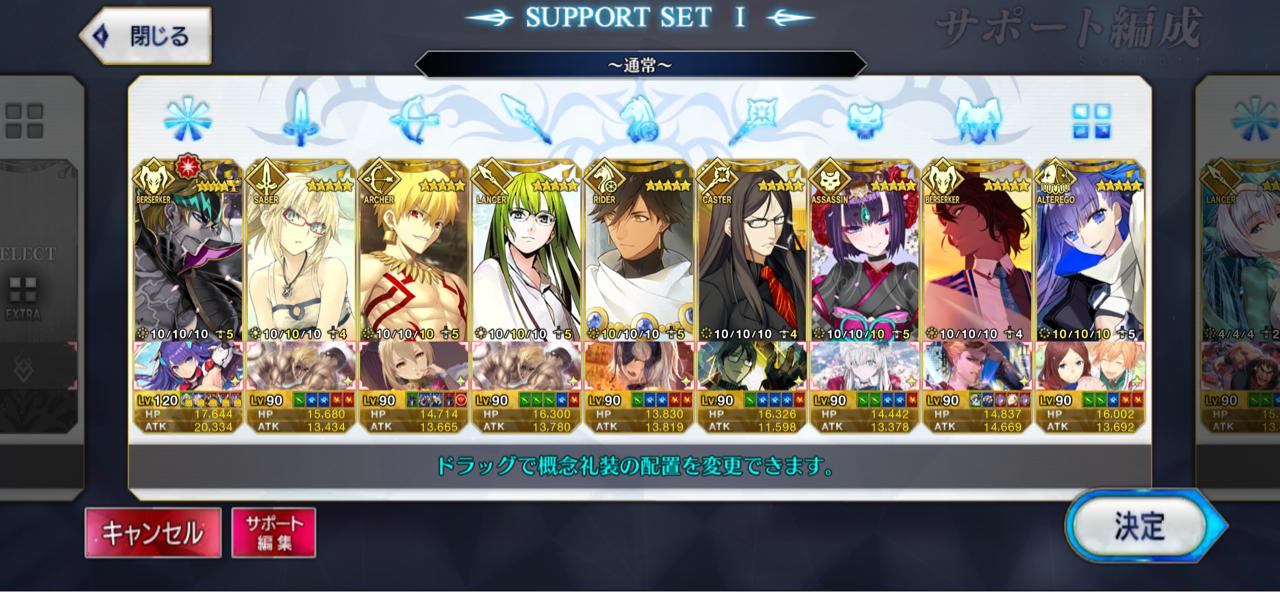The height and width of the screenshot is (592, 1280).
Task: Select the craft essence under the Alterego
Action: point(1090,365)
